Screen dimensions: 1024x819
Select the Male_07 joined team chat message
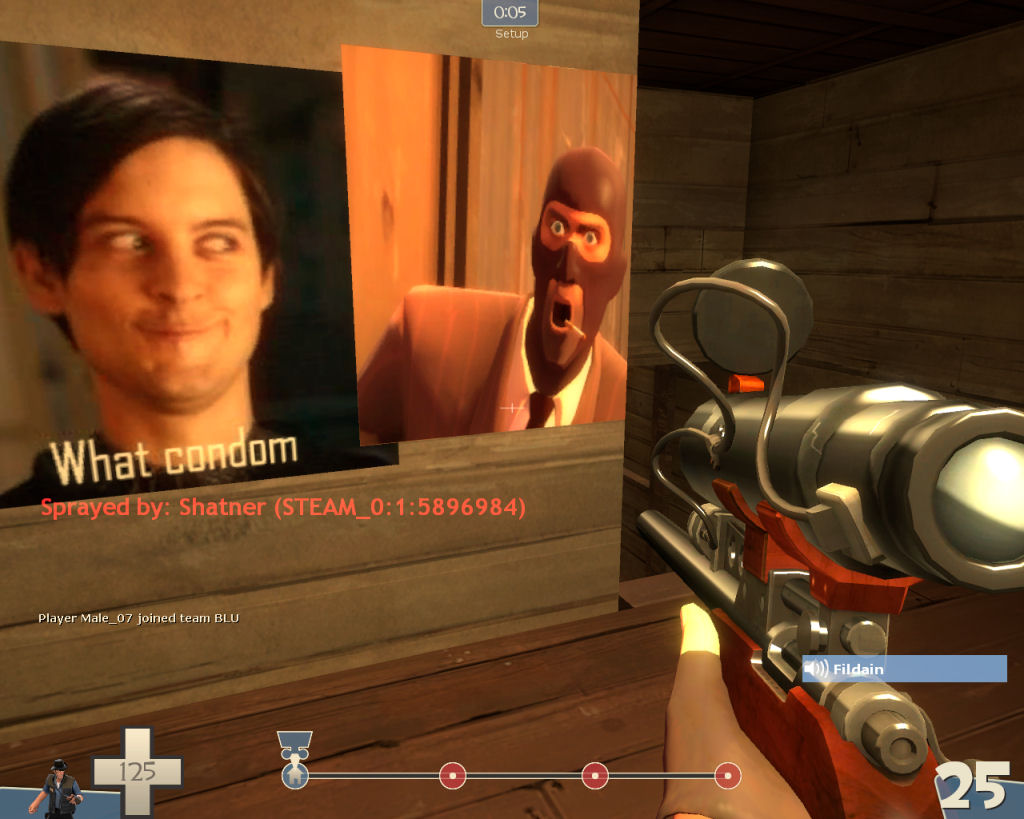pos(138,618)
